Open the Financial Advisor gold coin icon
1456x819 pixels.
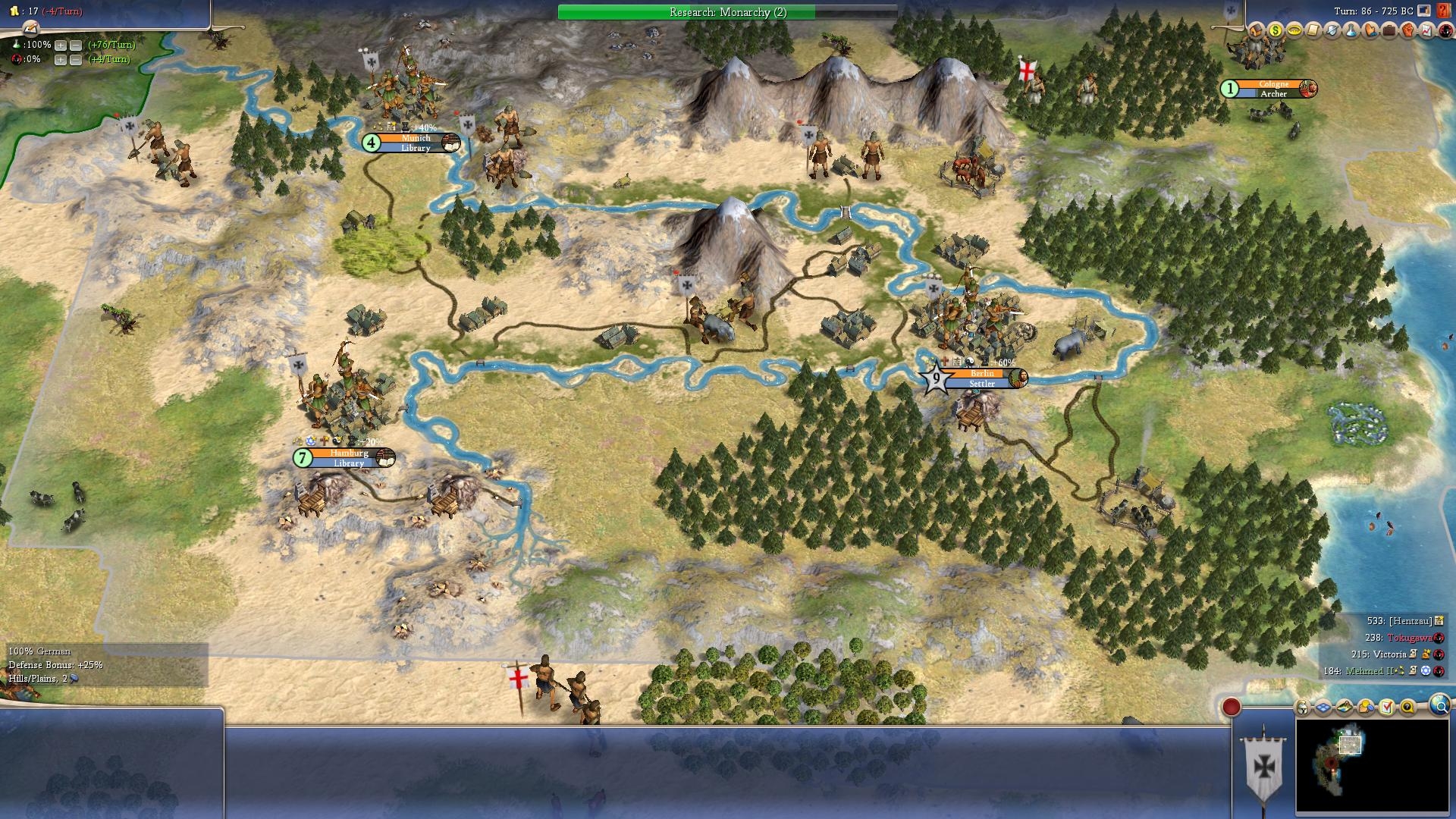tap(1275, 32)
